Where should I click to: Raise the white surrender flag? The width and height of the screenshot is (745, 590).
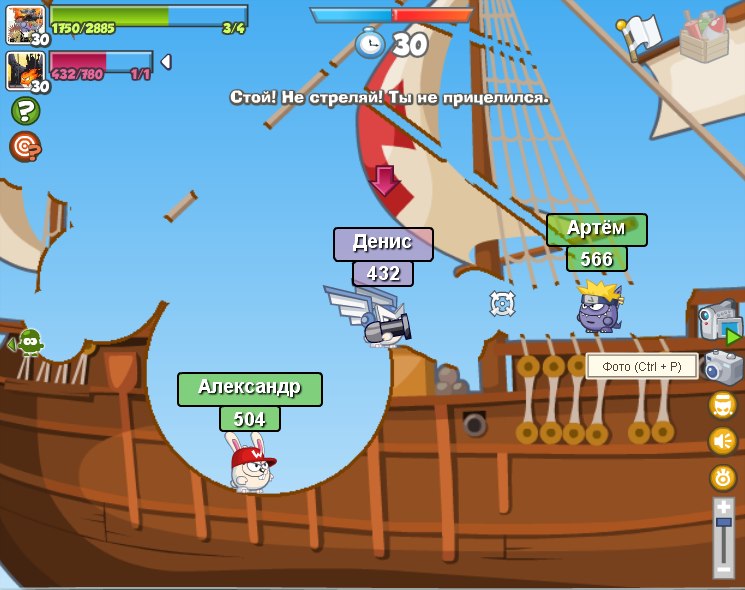[639, 35]
